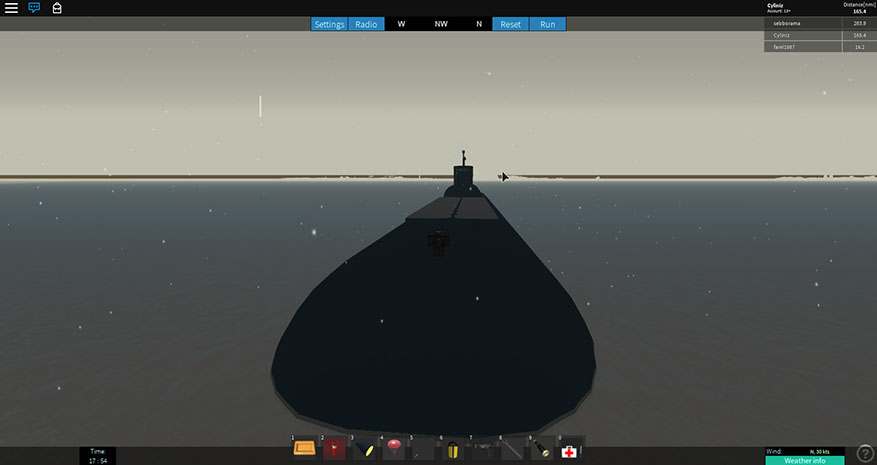The height and width of the screenshot is (465, 877).
Task: Toggle the Roblox chat window
Action: click(x=34, y=8)
